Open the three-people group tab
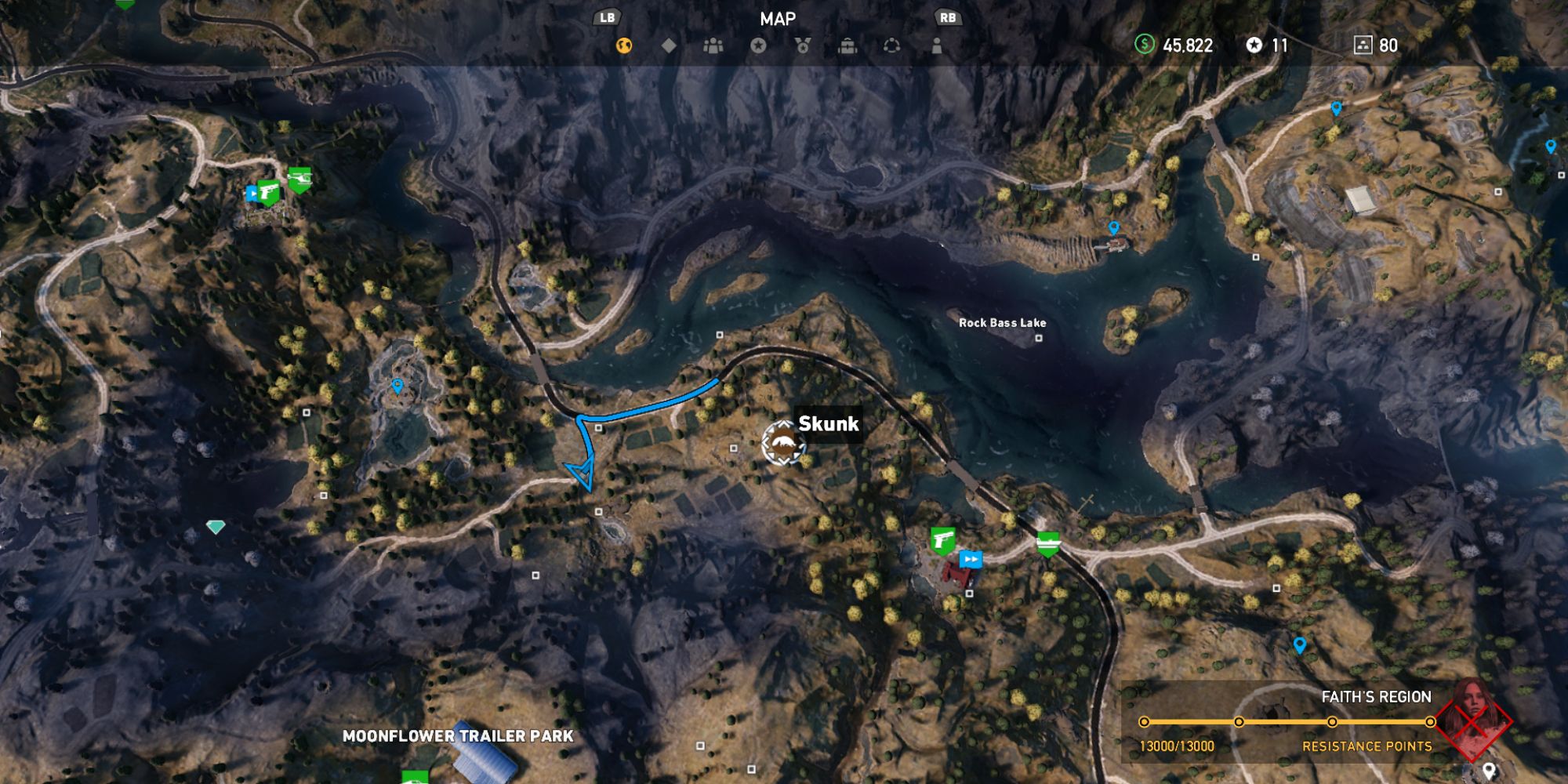This screenshot has height=784, width=1568. (x=713, y=45)
